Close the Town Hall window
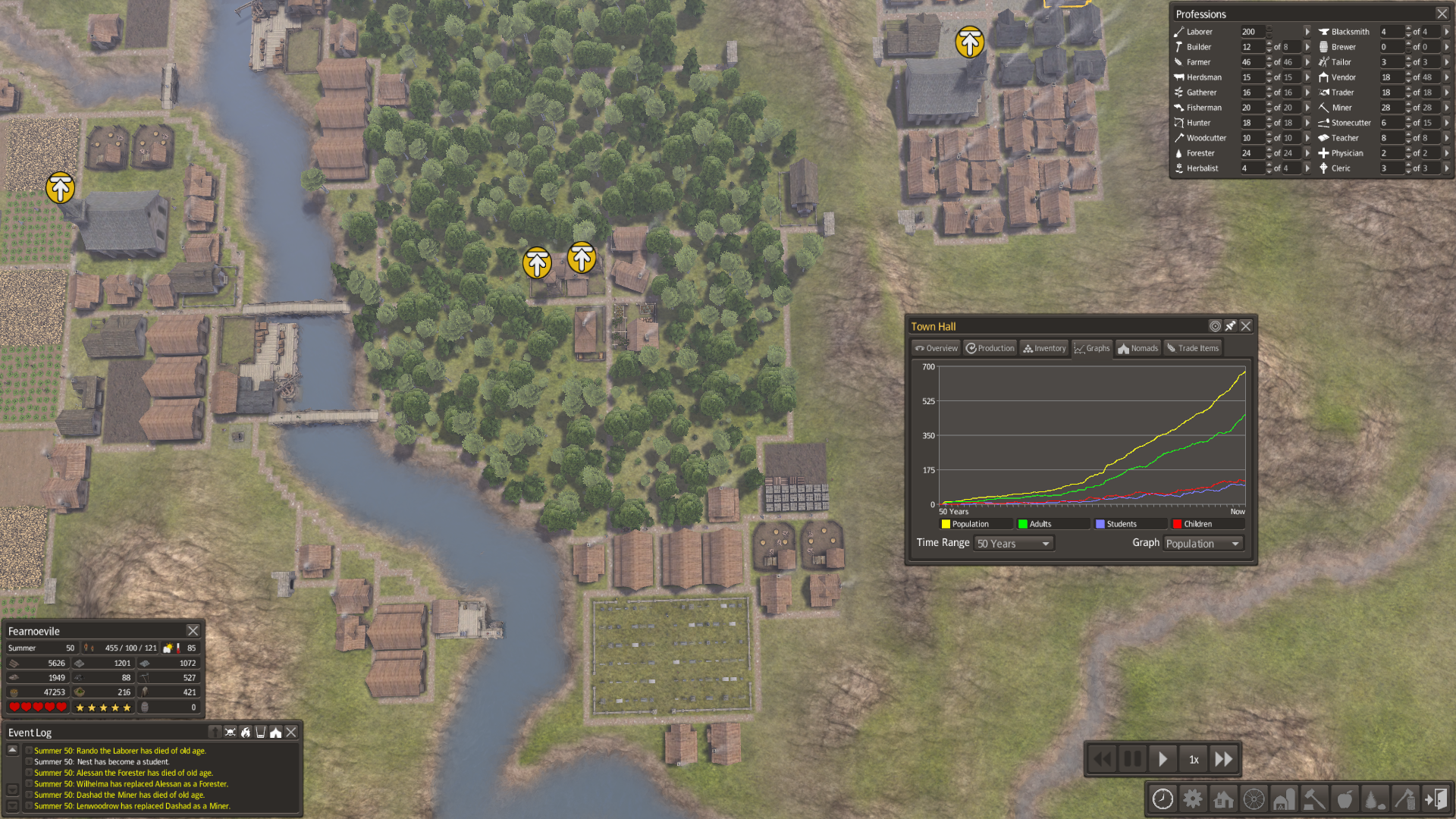Image resolution: width=1456 pixels, height=819 pixels. [x=1246, y=326]
